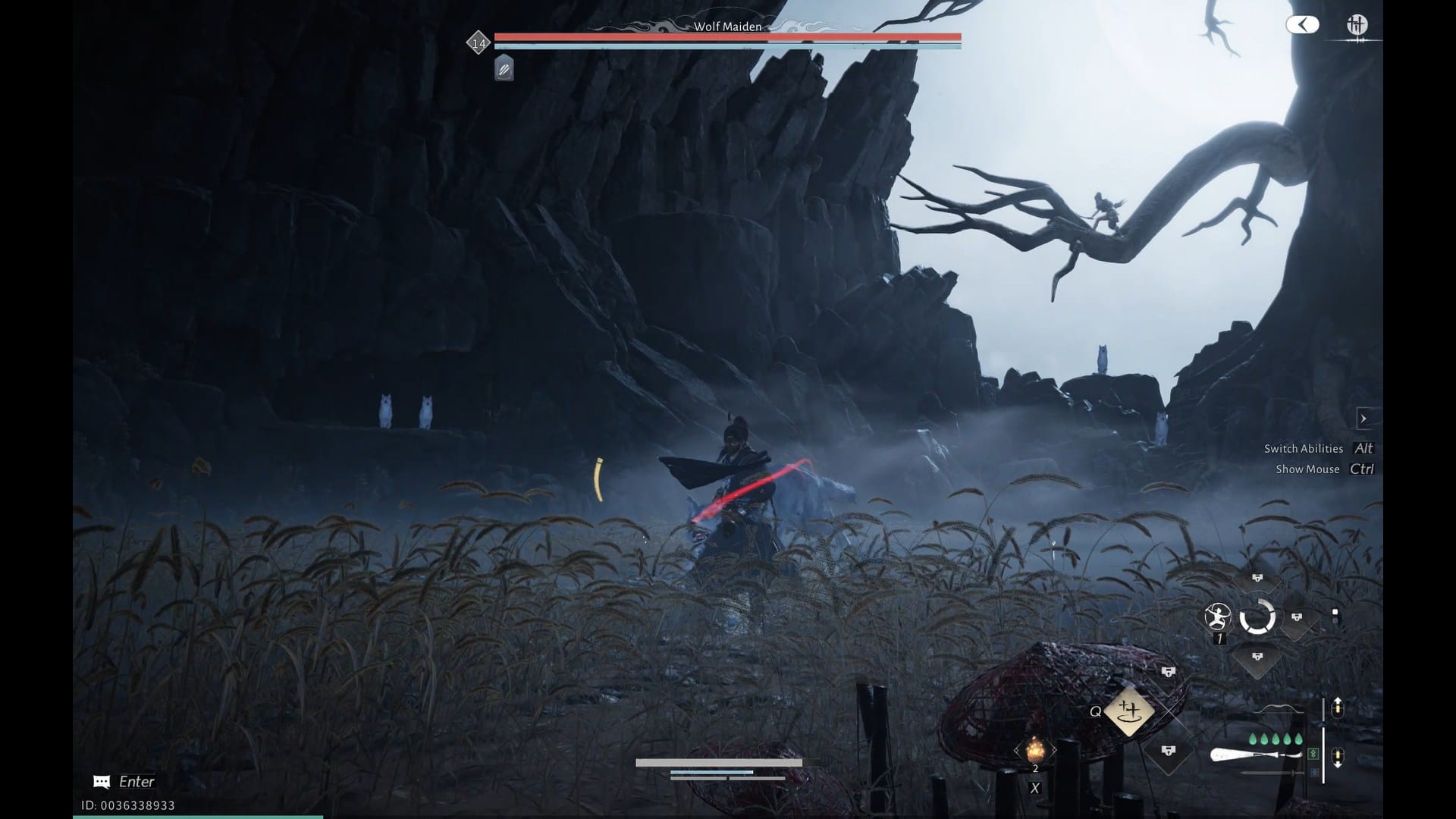Click the shield buff icon under the boss bar
Screen dimensions: 1456x819
tap(503, 69)
